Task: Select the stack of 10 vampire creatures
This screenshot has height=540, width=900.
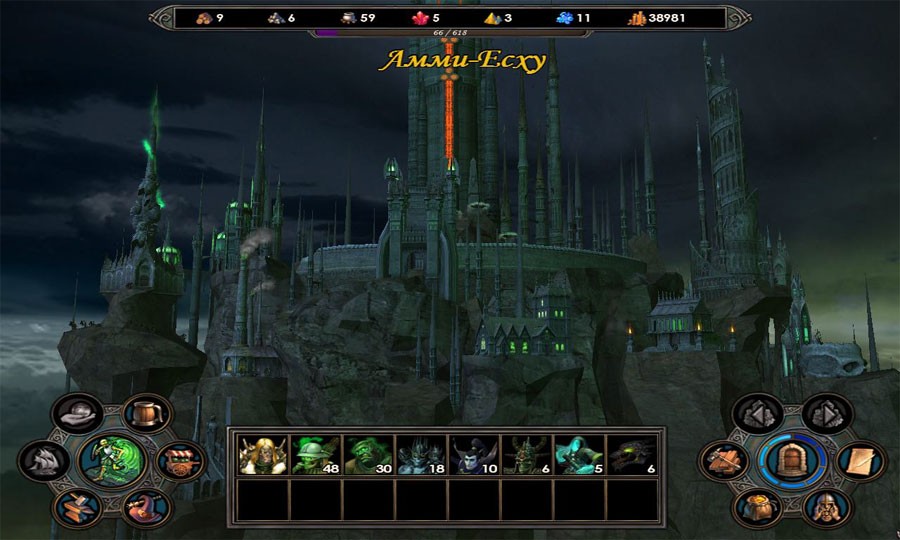Action: (x=472, y=455)
